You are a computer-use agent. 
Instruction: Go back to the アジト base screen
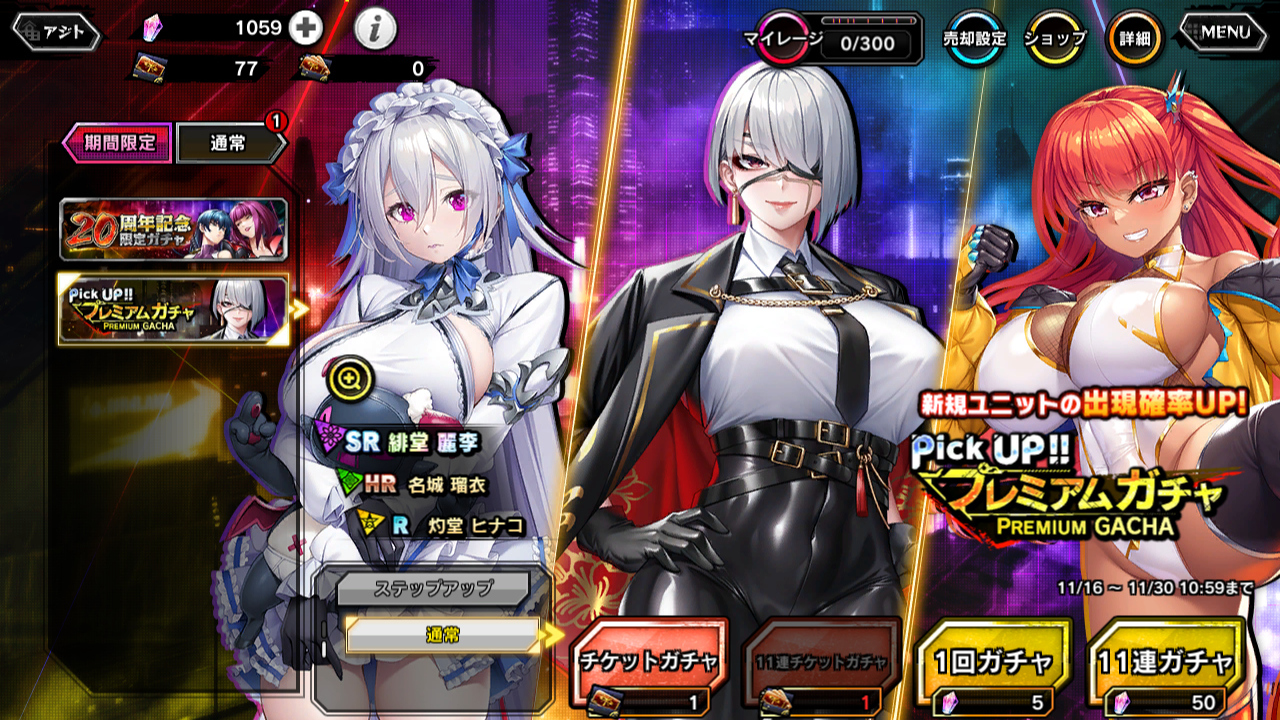pos(56,33)
